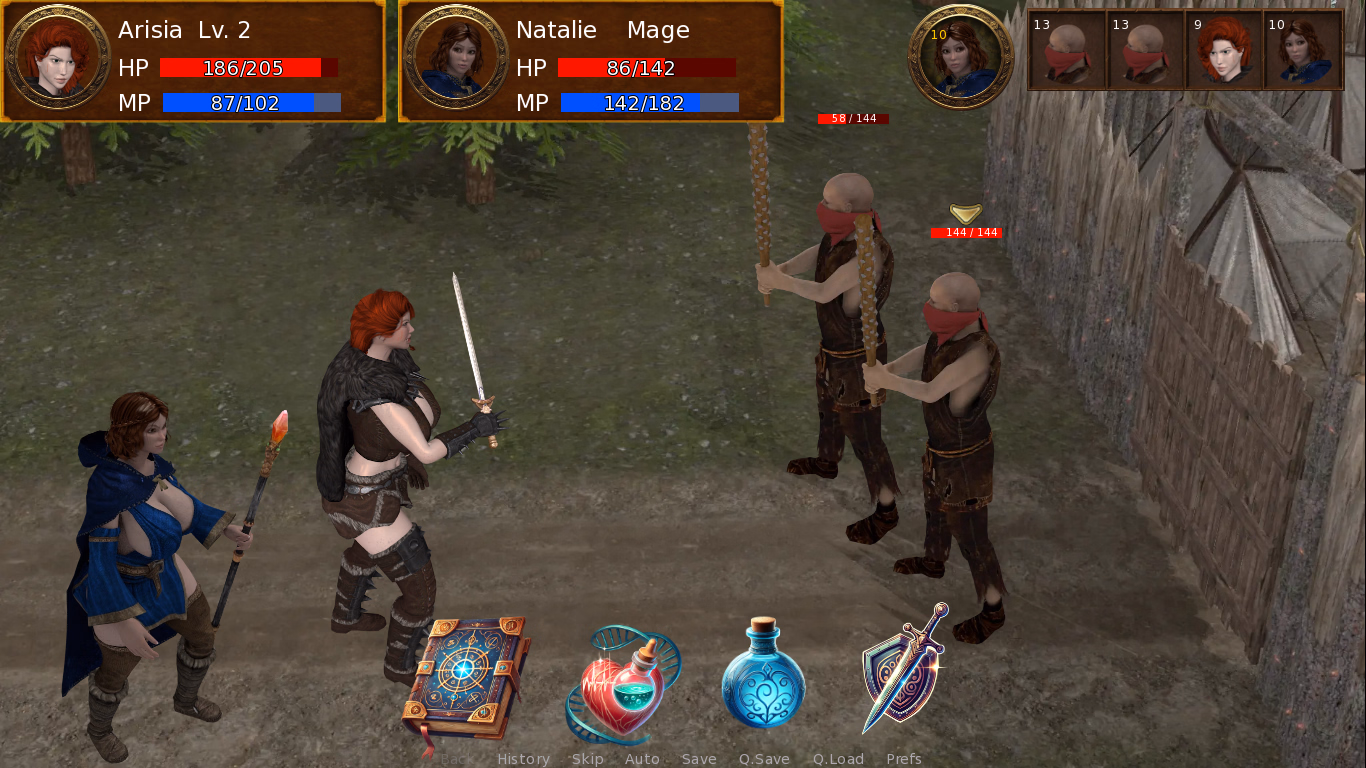Image resolution: width=1366 pixels, height=768 pixels.
Task: Open the Prefs menu
Action: [x=904, y=759]
